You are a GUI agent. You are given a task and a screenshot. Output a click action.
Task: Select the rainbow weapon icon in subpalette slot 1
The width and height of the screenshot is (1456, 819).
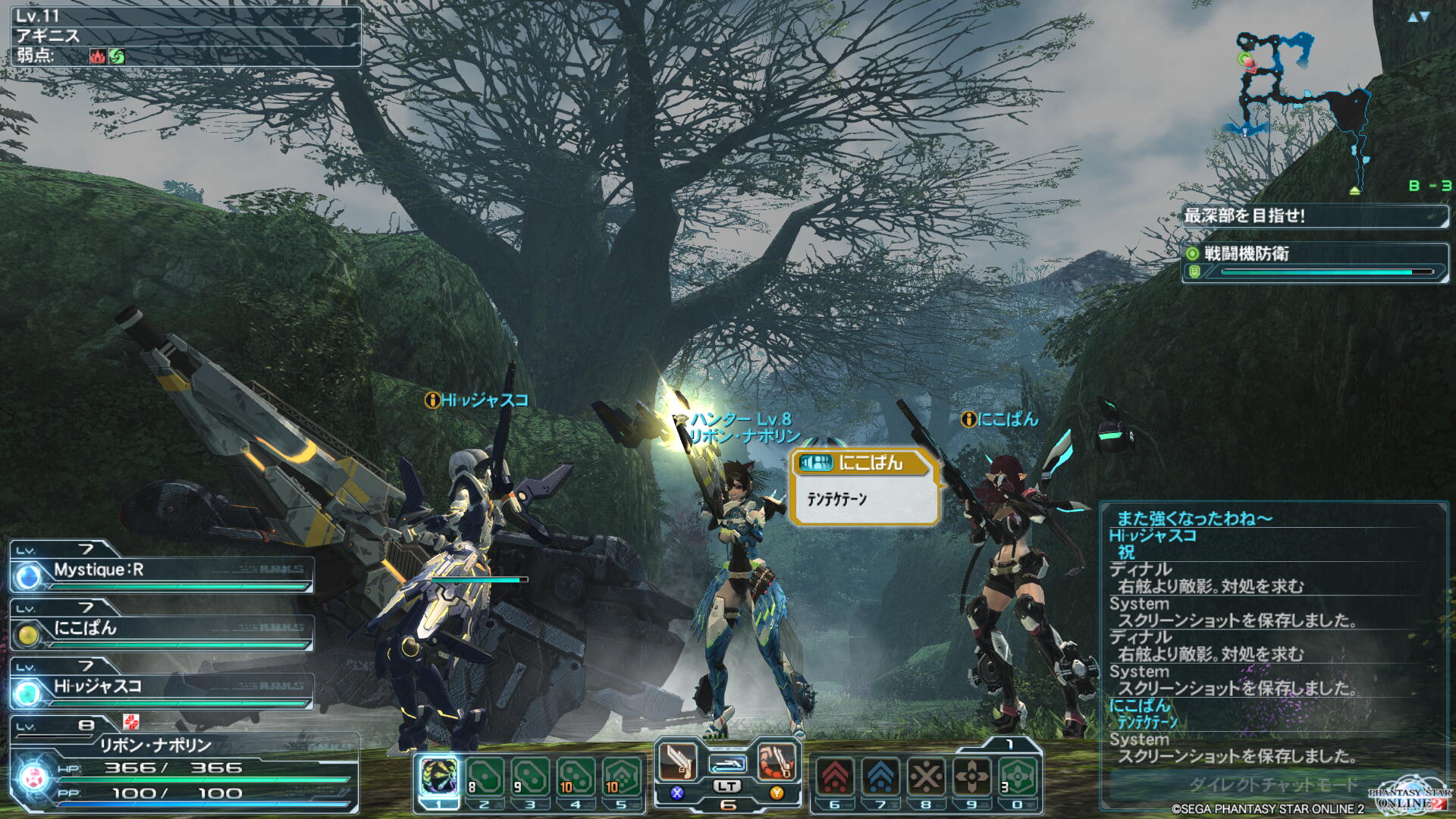(x=439, y=776)
